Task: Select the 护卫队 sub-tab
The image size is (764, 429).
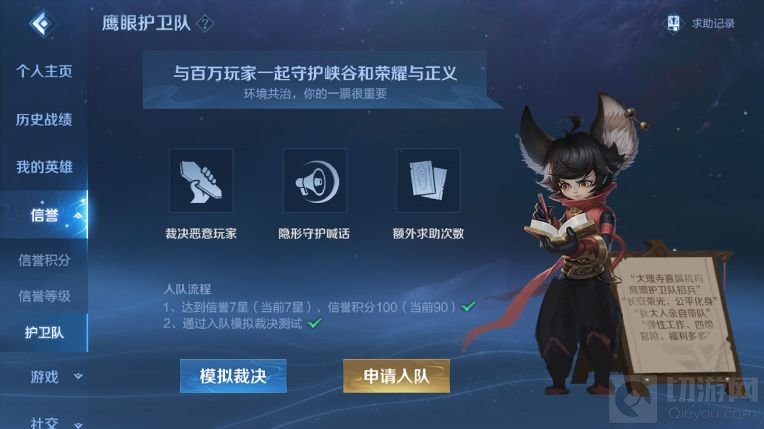Action: [x=44, y=332]
